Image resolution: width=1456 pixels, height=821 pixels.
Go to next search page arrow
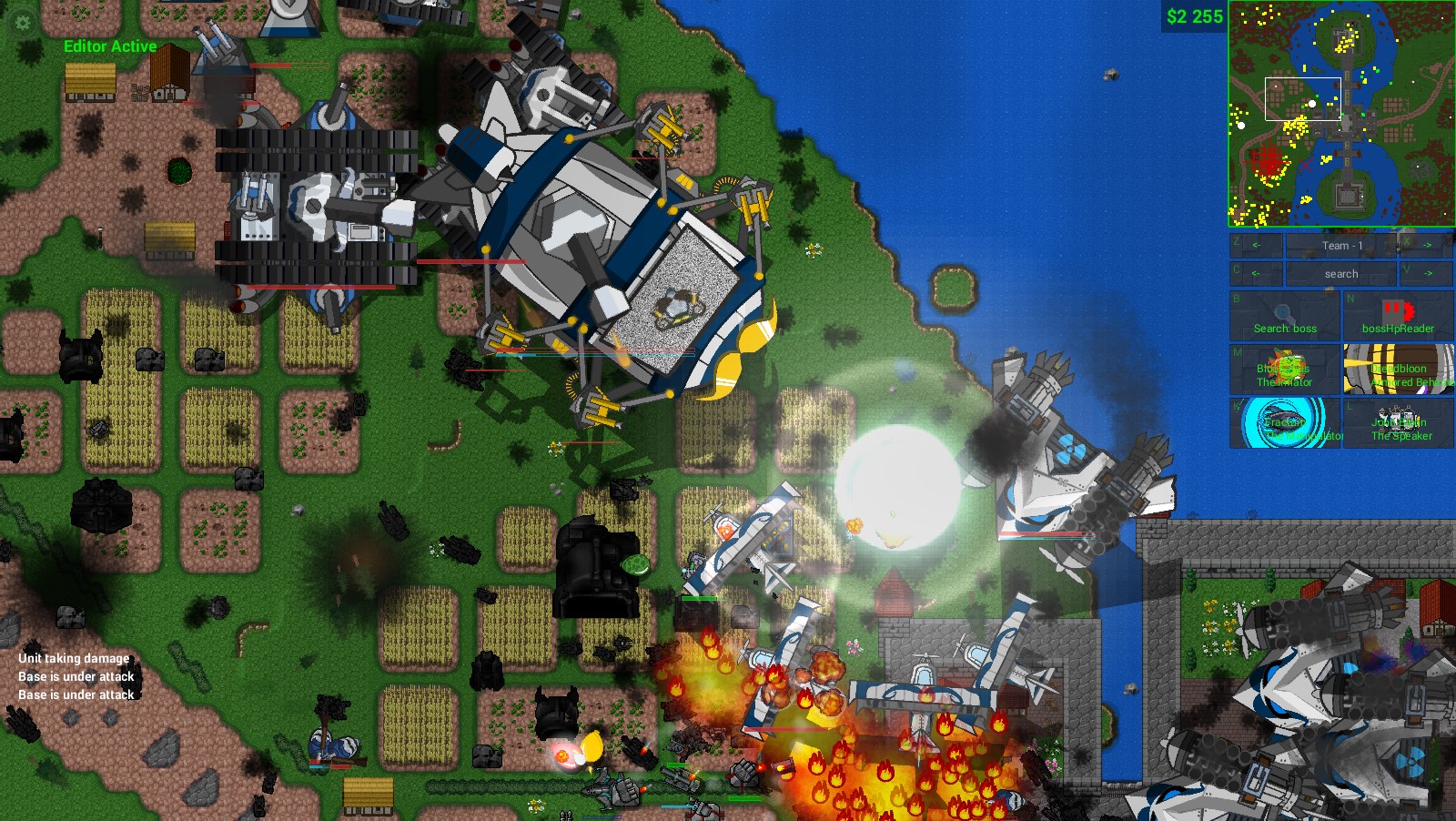(1426, 273)
